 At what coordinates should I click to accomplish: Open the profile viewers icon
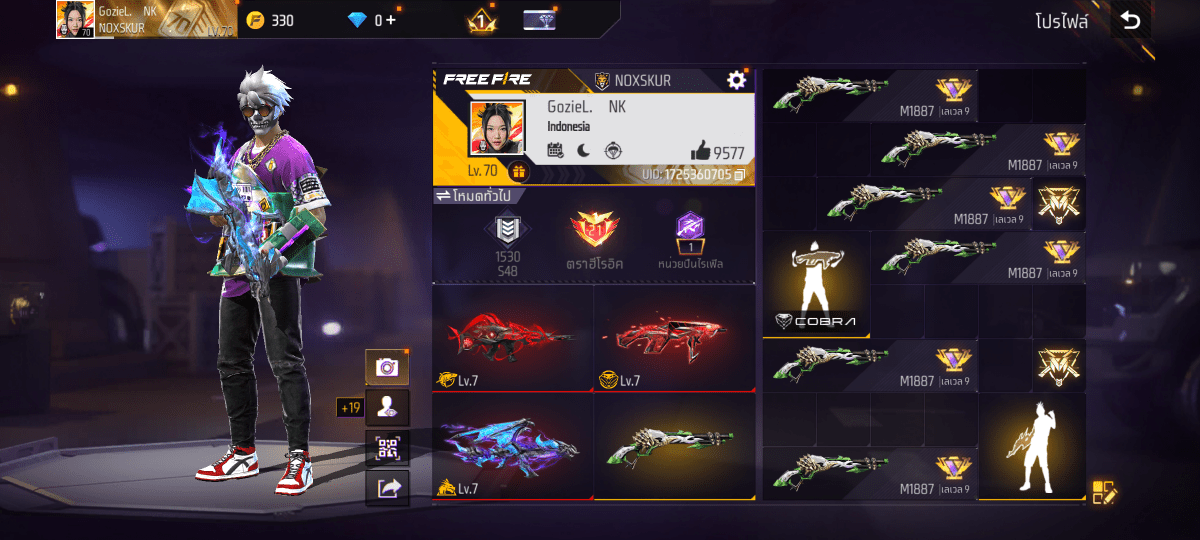coord(387,407)
